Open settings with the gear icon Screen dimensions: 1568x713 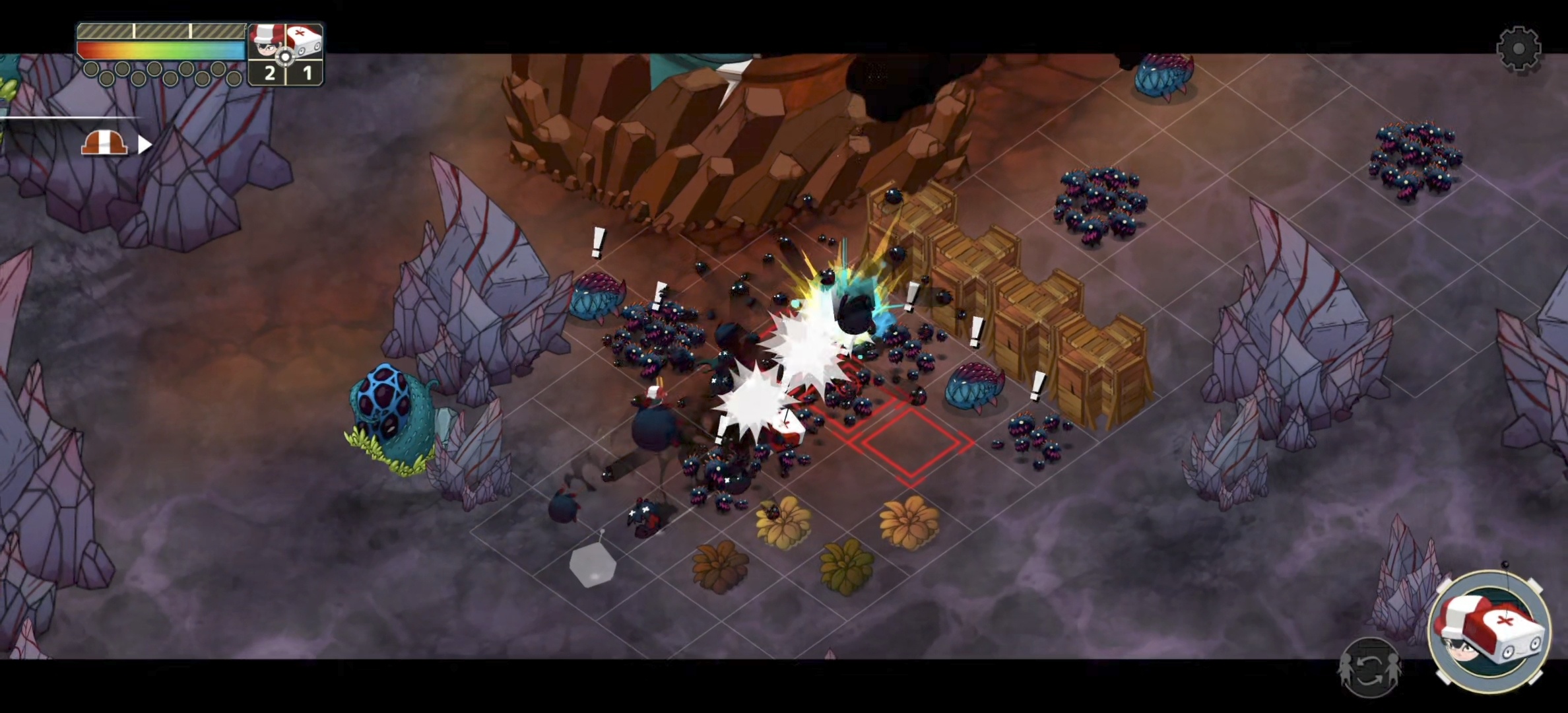click(x=1518, y=48)
